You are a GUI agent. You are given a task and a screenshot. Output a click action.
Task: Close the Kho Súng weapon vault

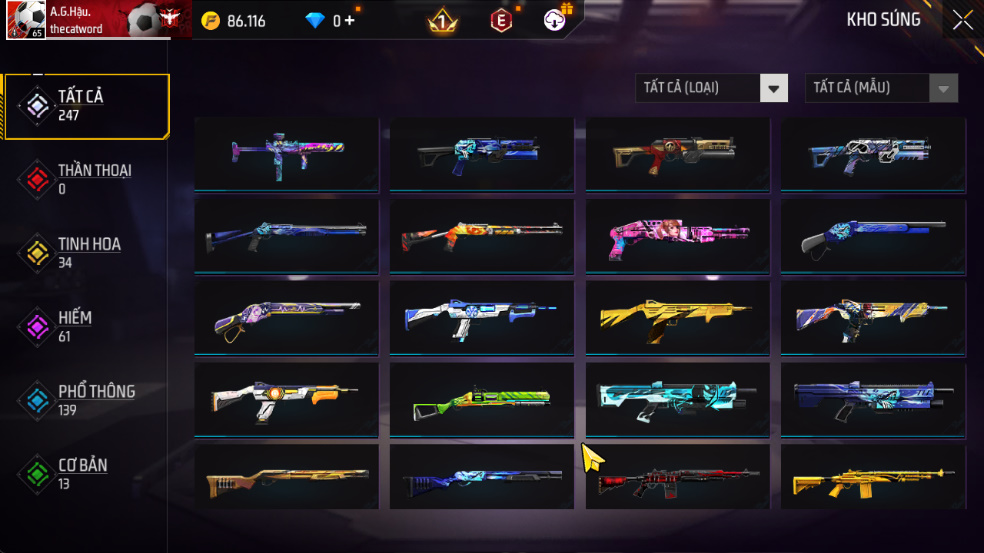962,20
